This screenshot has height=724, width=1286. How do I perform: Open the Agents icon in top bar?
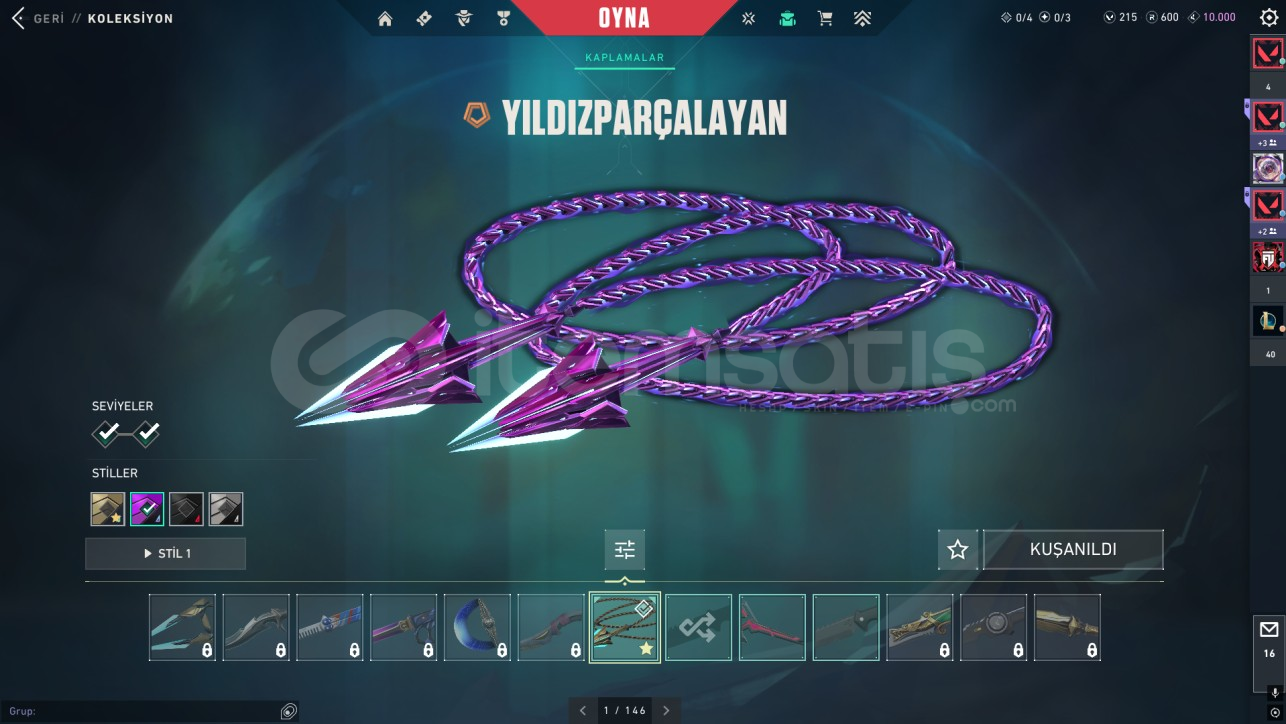pyautogui.click(x=463, y=17)
